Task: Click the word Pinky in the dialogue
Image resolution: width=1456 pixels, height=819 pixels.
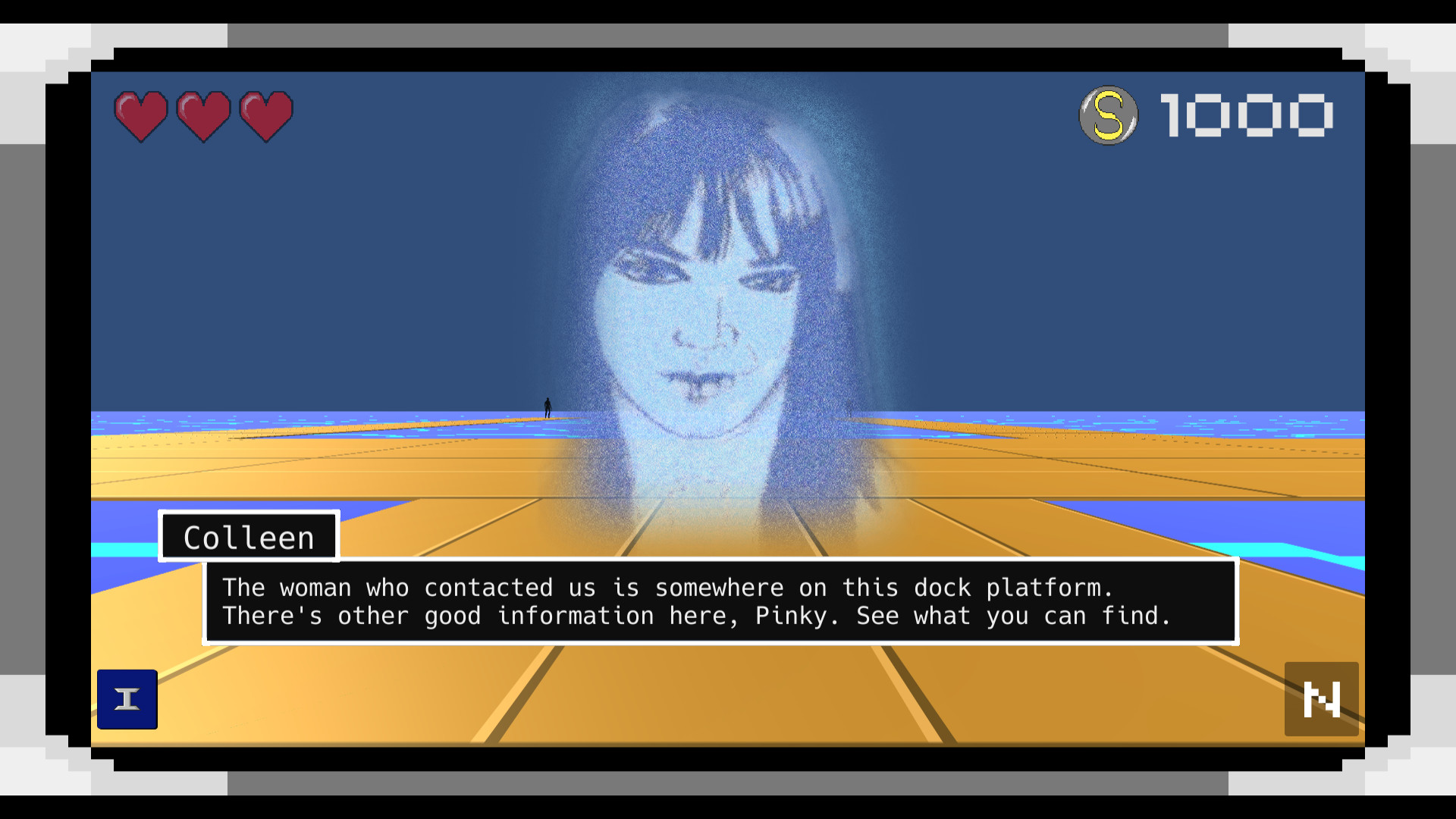Action: click(790, 616)
